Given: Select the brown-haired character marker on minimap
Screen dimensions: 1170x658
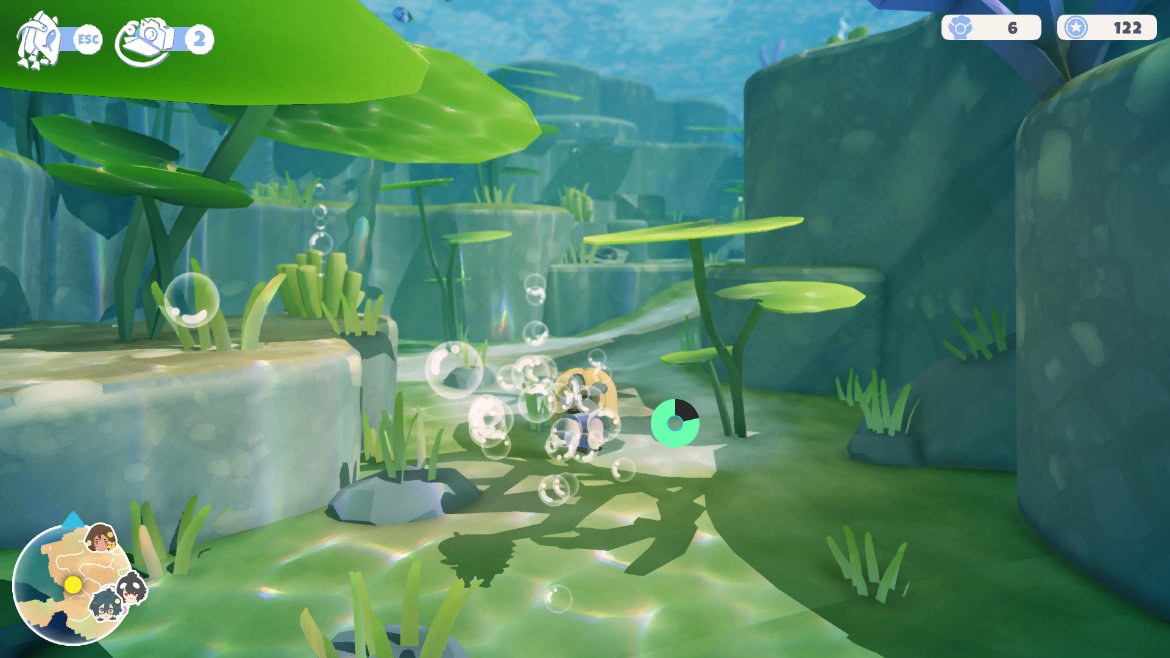Looking at the screenshot, I should click(100, 538).
